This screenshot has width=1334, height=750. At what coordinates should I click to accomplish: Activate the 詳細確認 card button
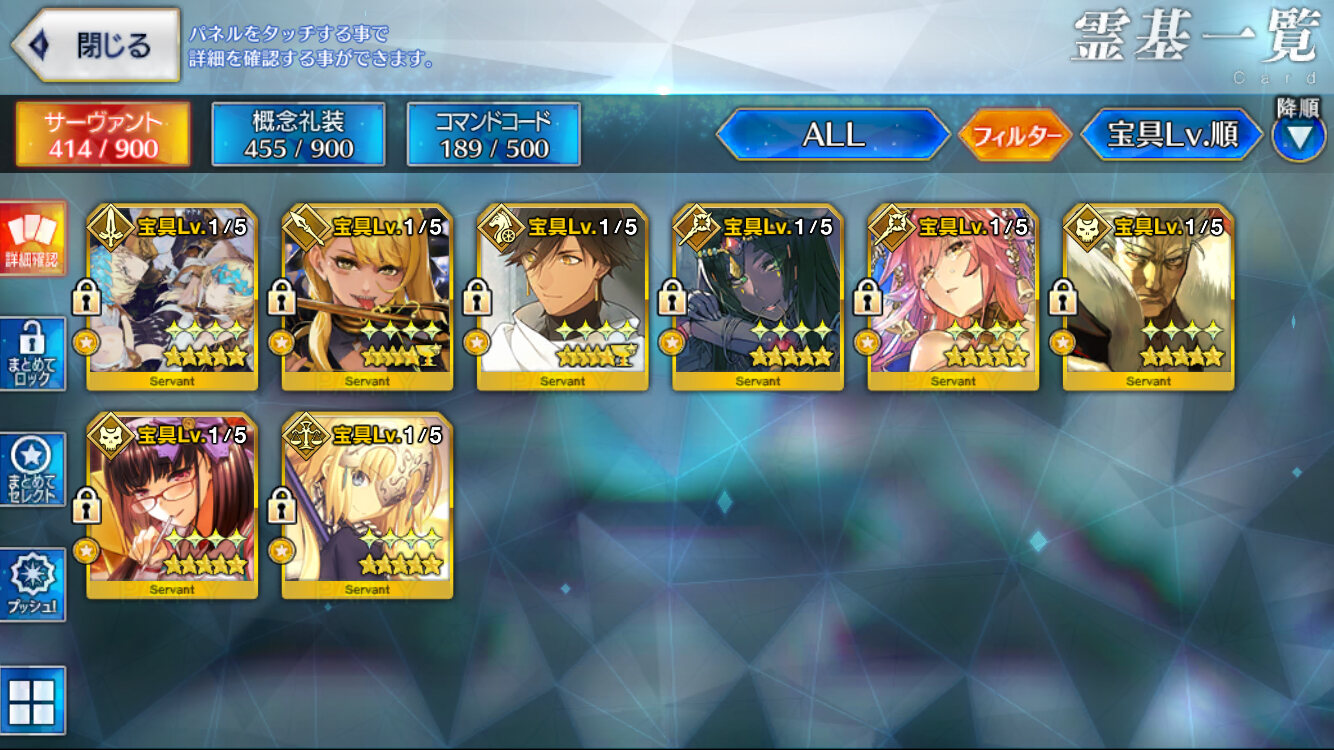[32, 239]
